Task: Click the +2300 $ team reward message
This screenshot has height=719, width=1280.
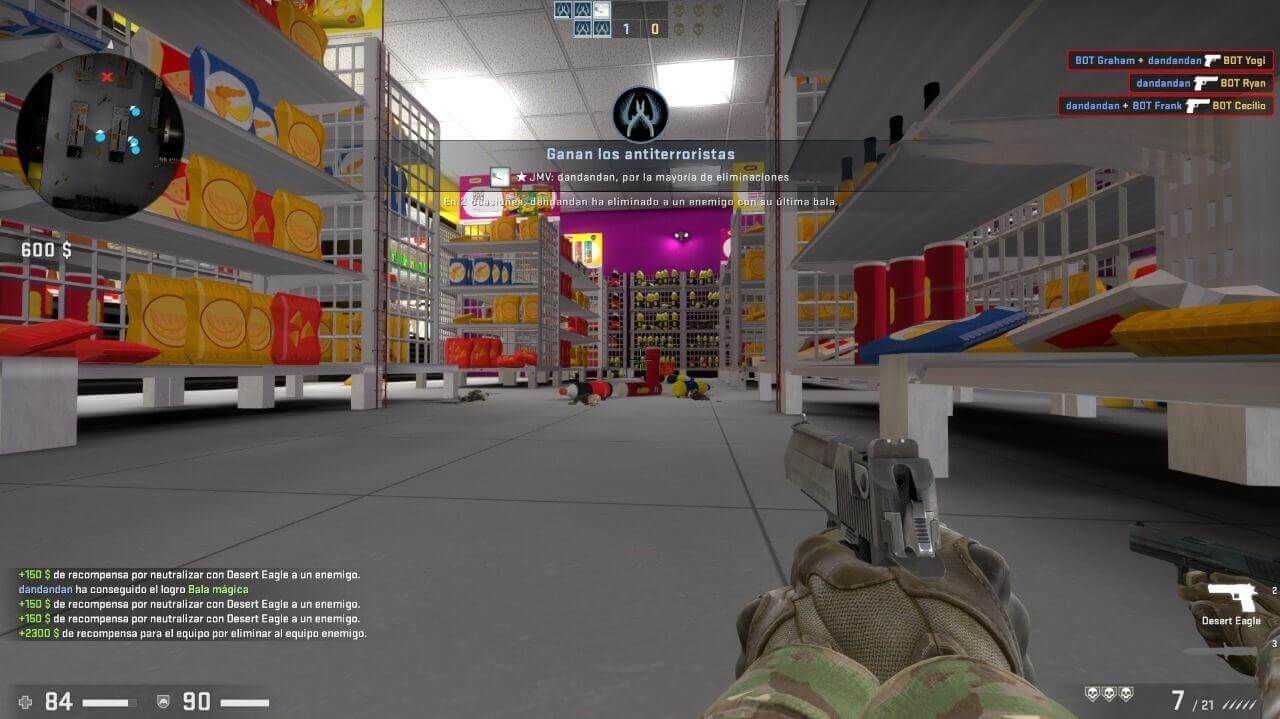Action: click(x=192, y=633)
